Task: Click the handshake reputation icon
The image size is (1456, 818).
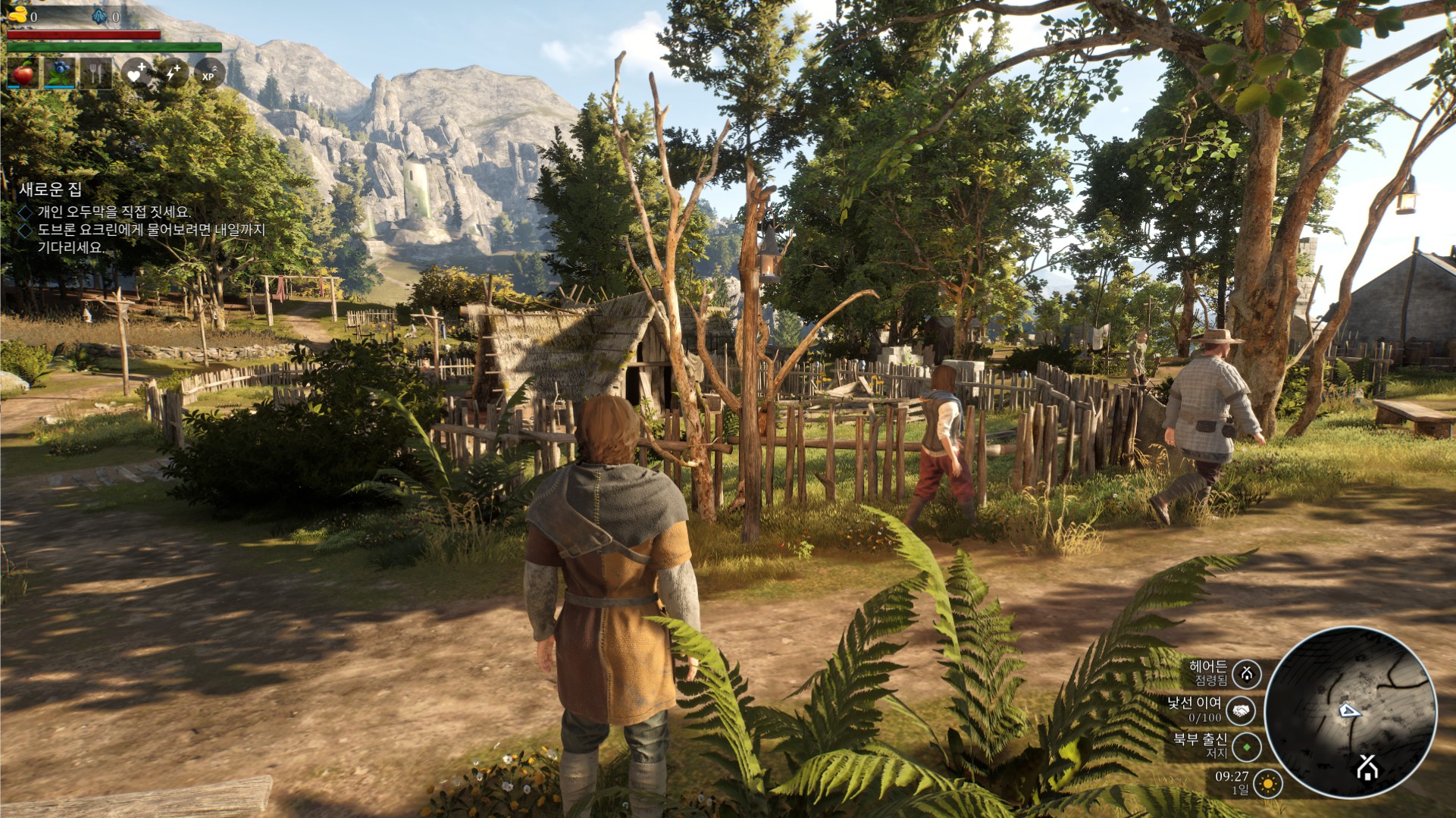Action: (x=1241, y=711)
